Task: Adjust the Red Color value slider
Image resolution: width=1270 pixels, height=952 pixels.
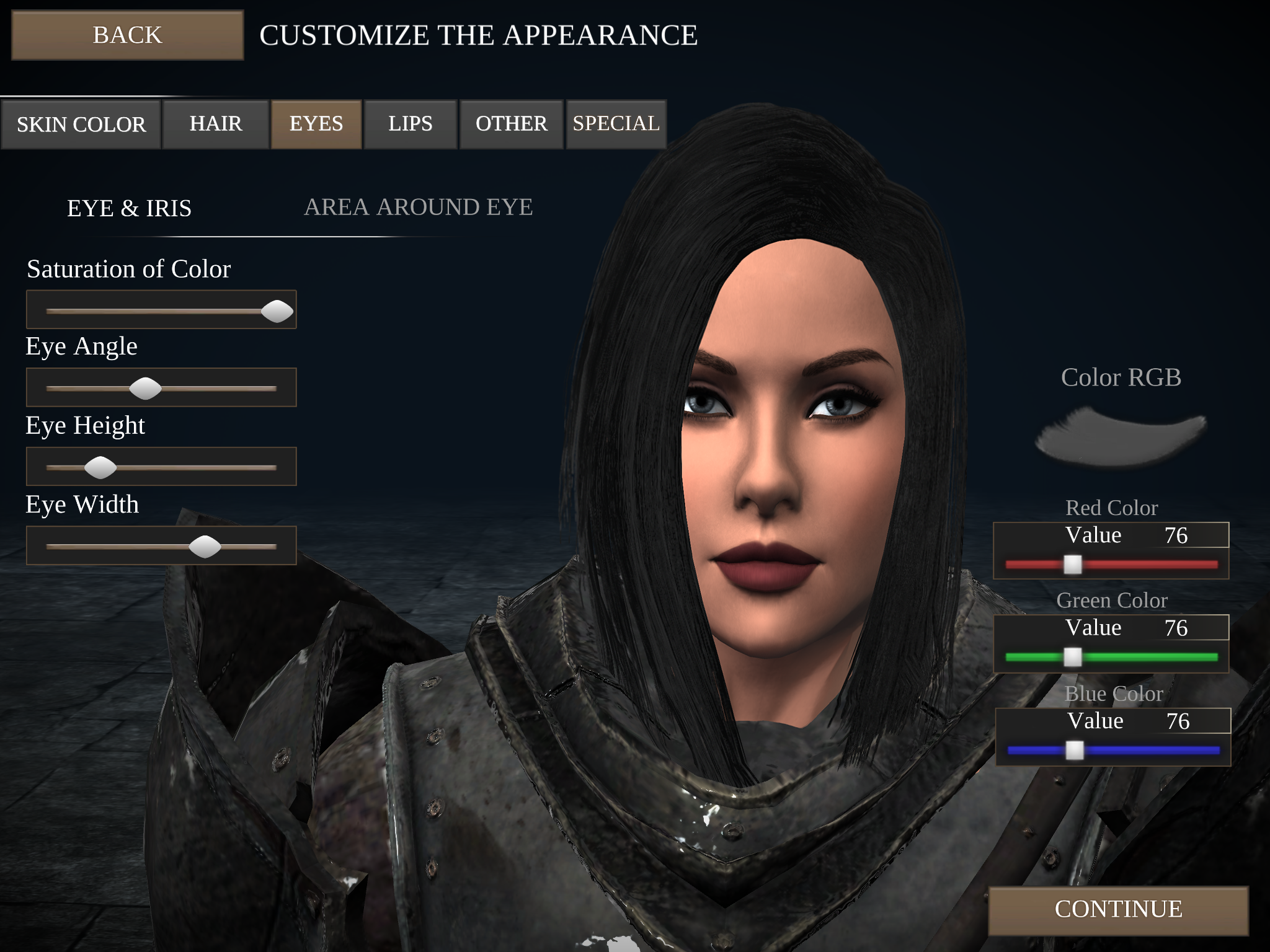Action: click(x=1073, y=564)
